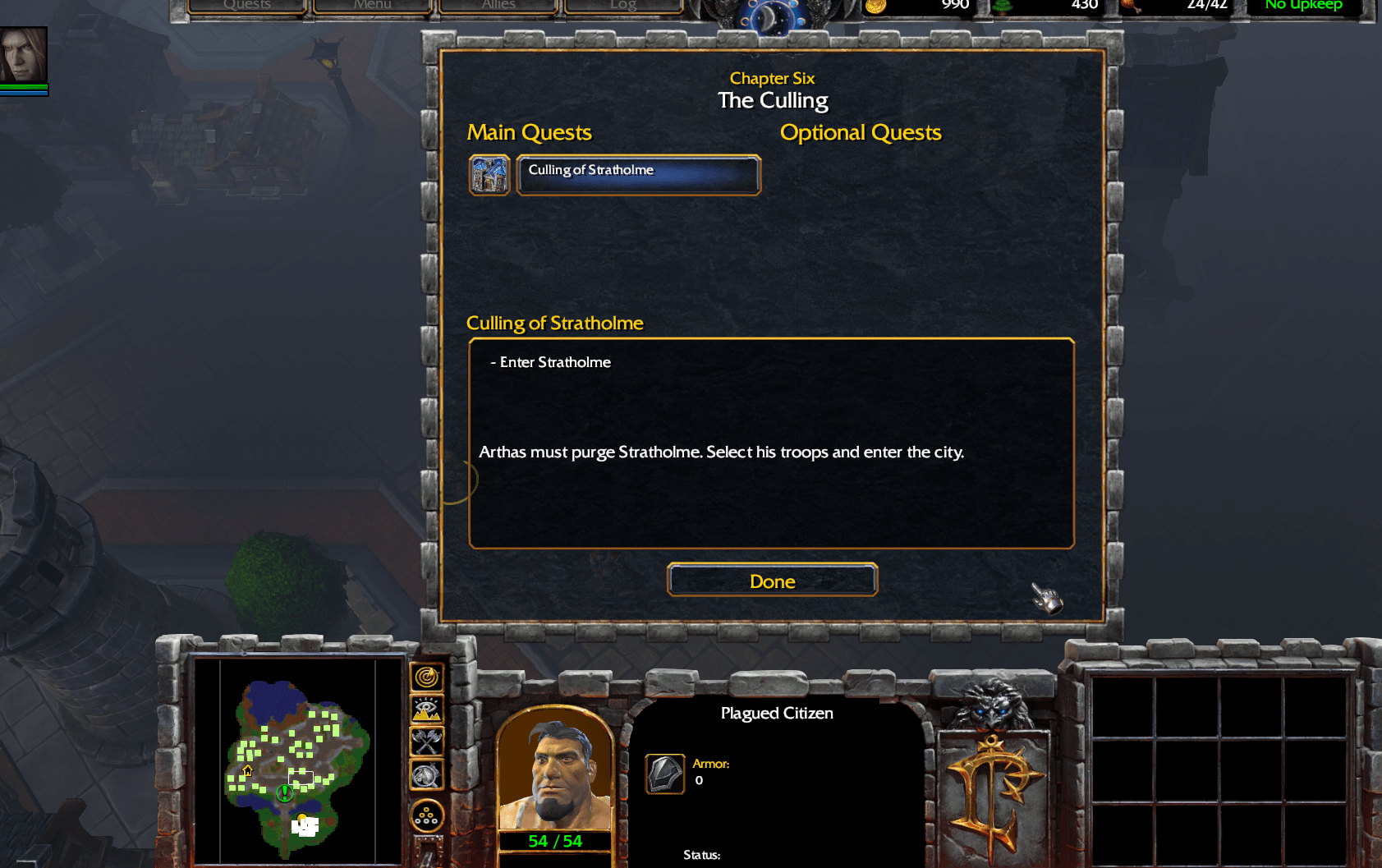The image size is (1382, 868).
Task: Open the Menu from the top bar
Action: pyautogui.click(x=371, y=5)
